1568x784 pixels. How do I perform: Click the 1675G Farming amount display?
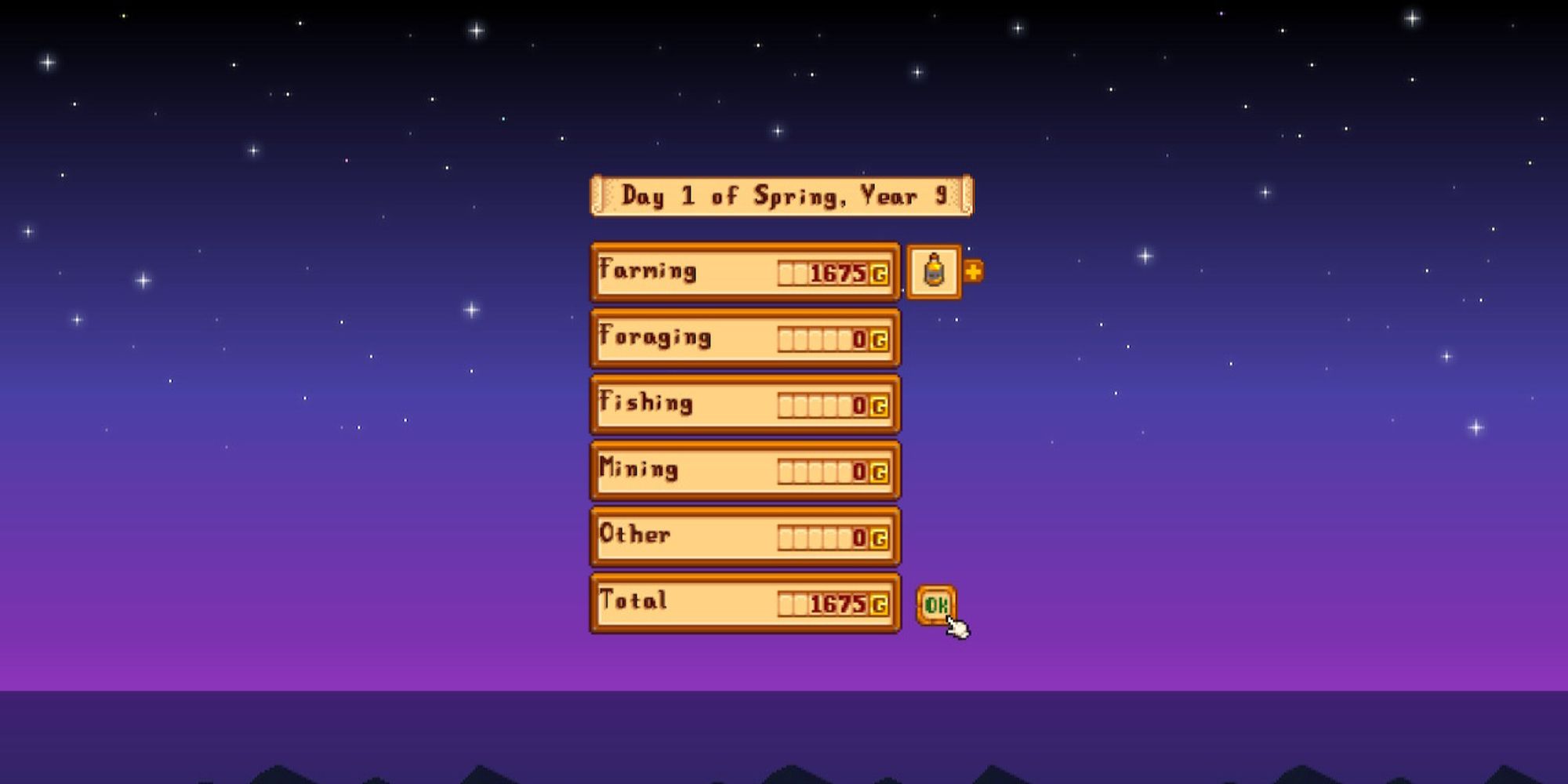(835, 272)
